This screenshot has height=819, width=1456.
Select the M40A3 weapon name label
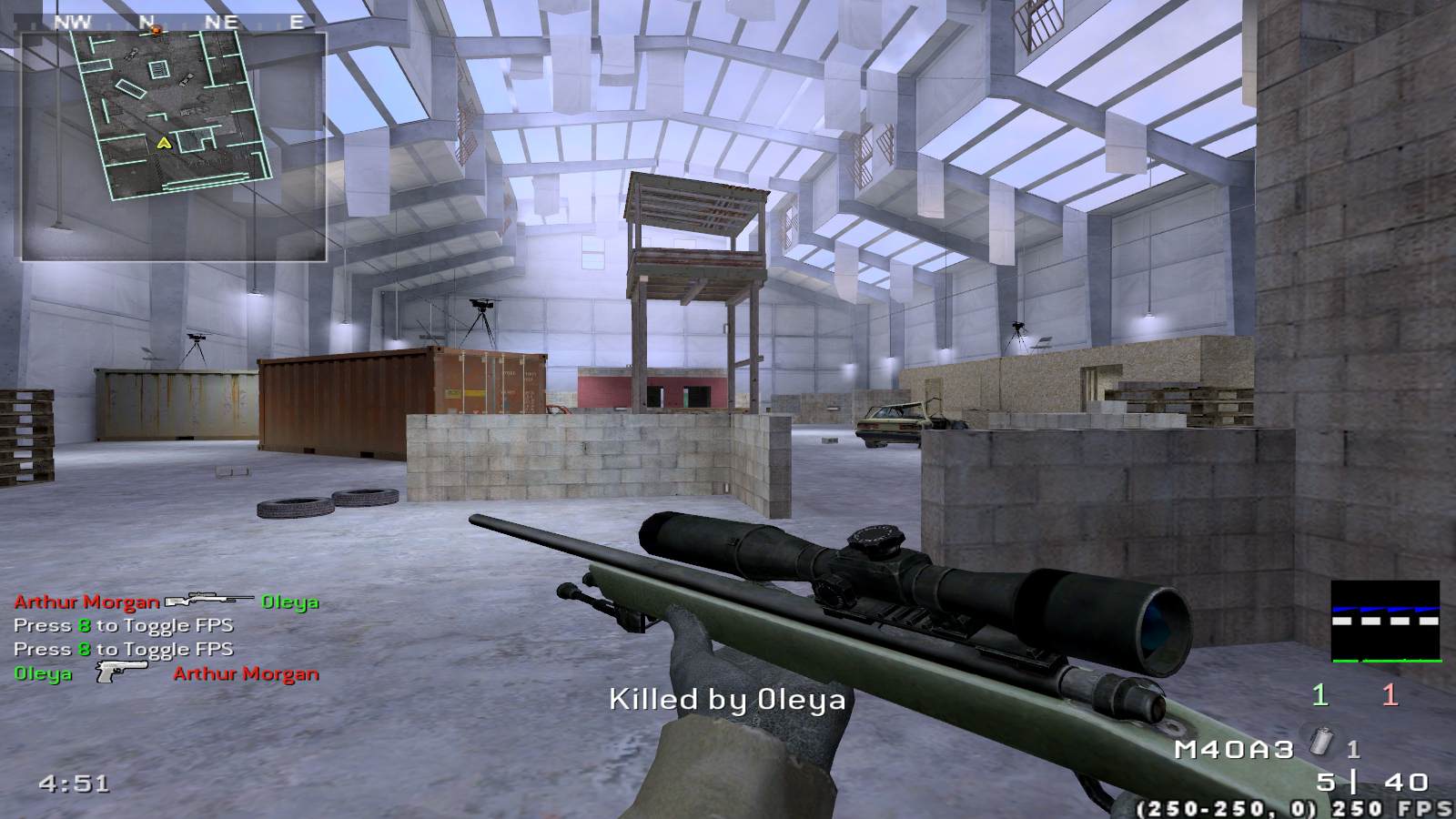point(1232,749)
